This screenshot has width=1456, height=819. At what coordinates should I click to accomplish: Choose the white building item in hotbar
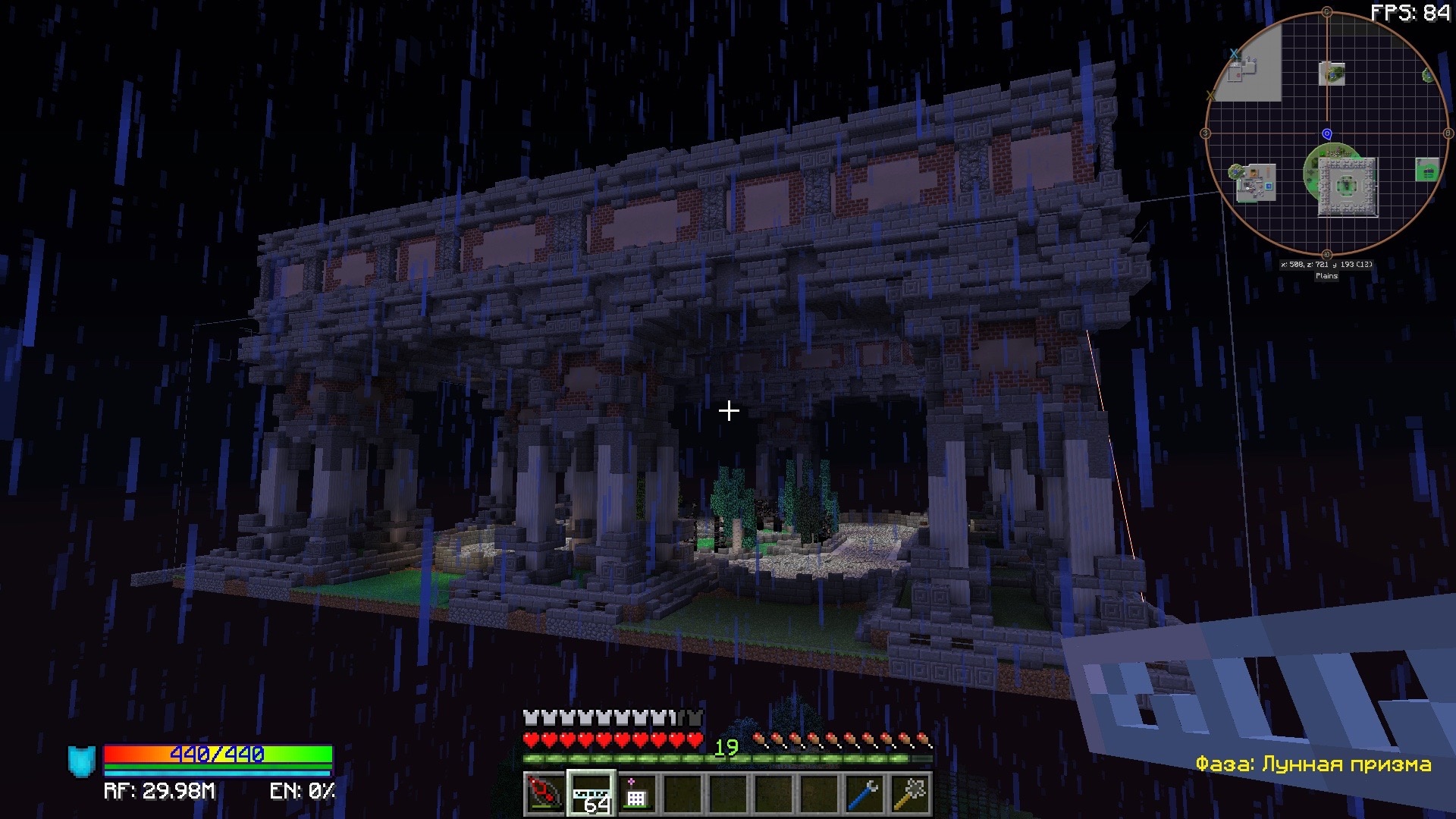click(636, 794)
